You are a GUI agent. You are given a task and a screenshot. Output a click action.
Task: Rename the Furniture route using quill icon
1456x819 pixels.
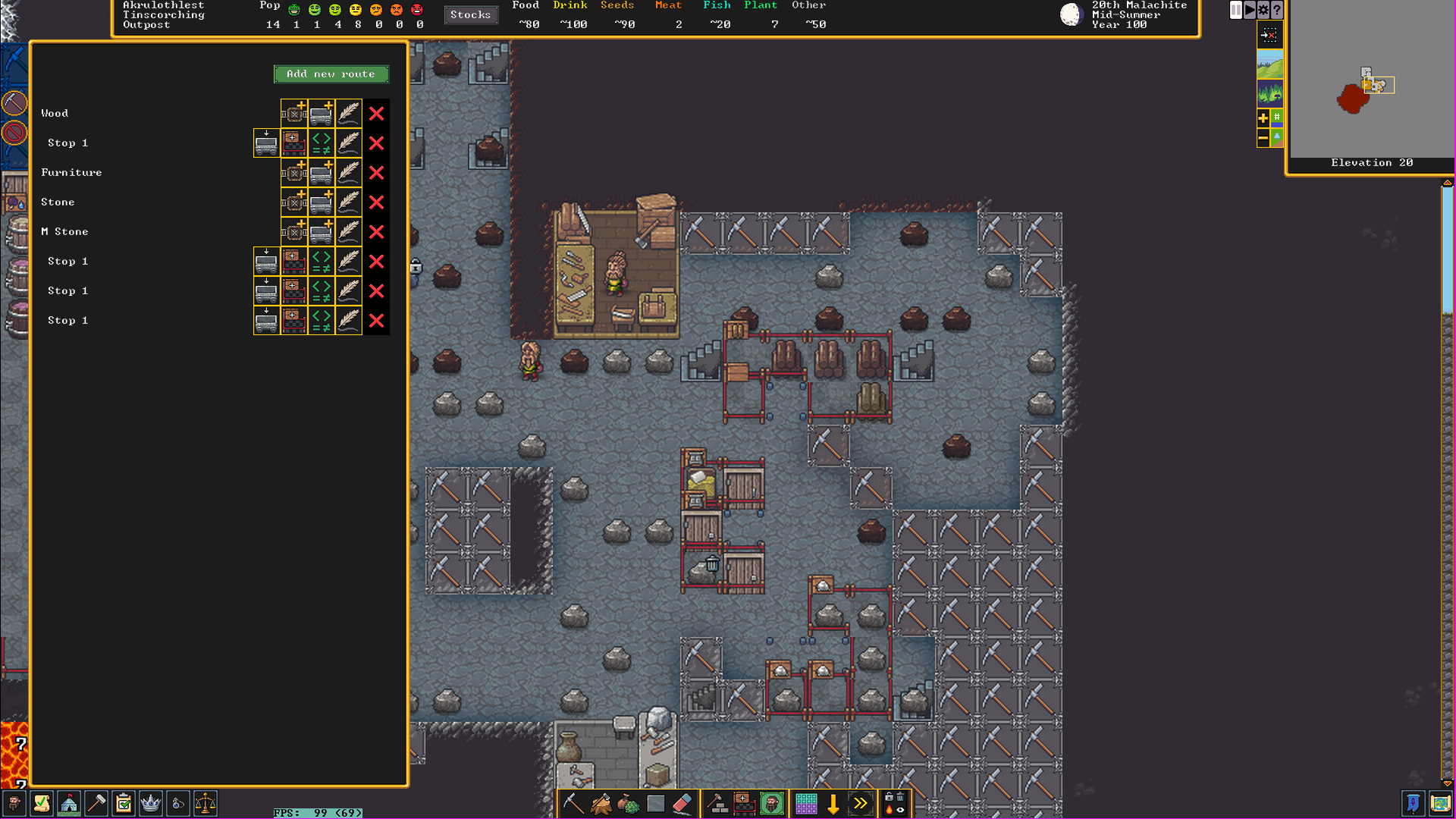(349, 173)
